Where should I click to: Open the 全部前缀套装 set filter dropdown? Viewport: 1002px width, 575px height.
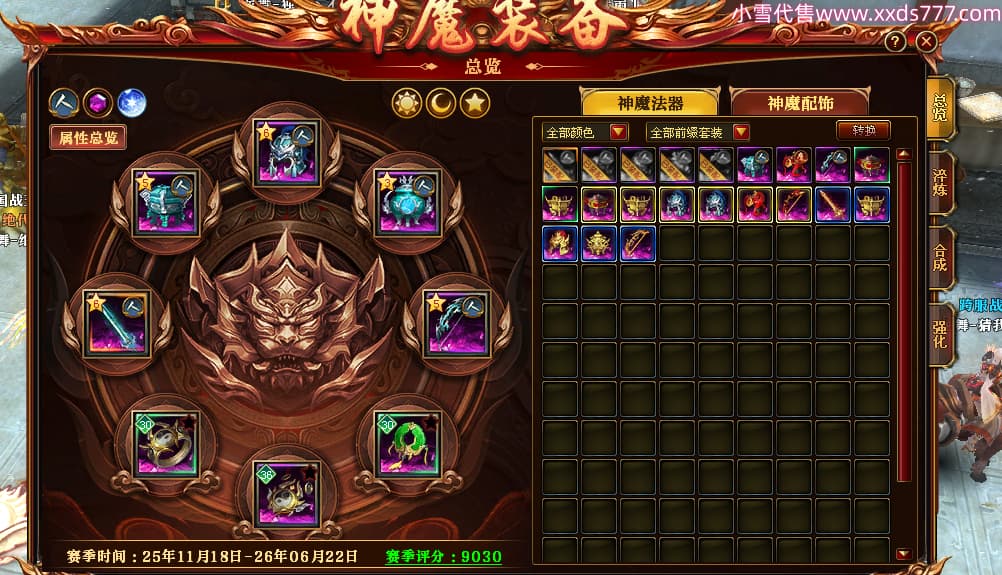(698, 132)
